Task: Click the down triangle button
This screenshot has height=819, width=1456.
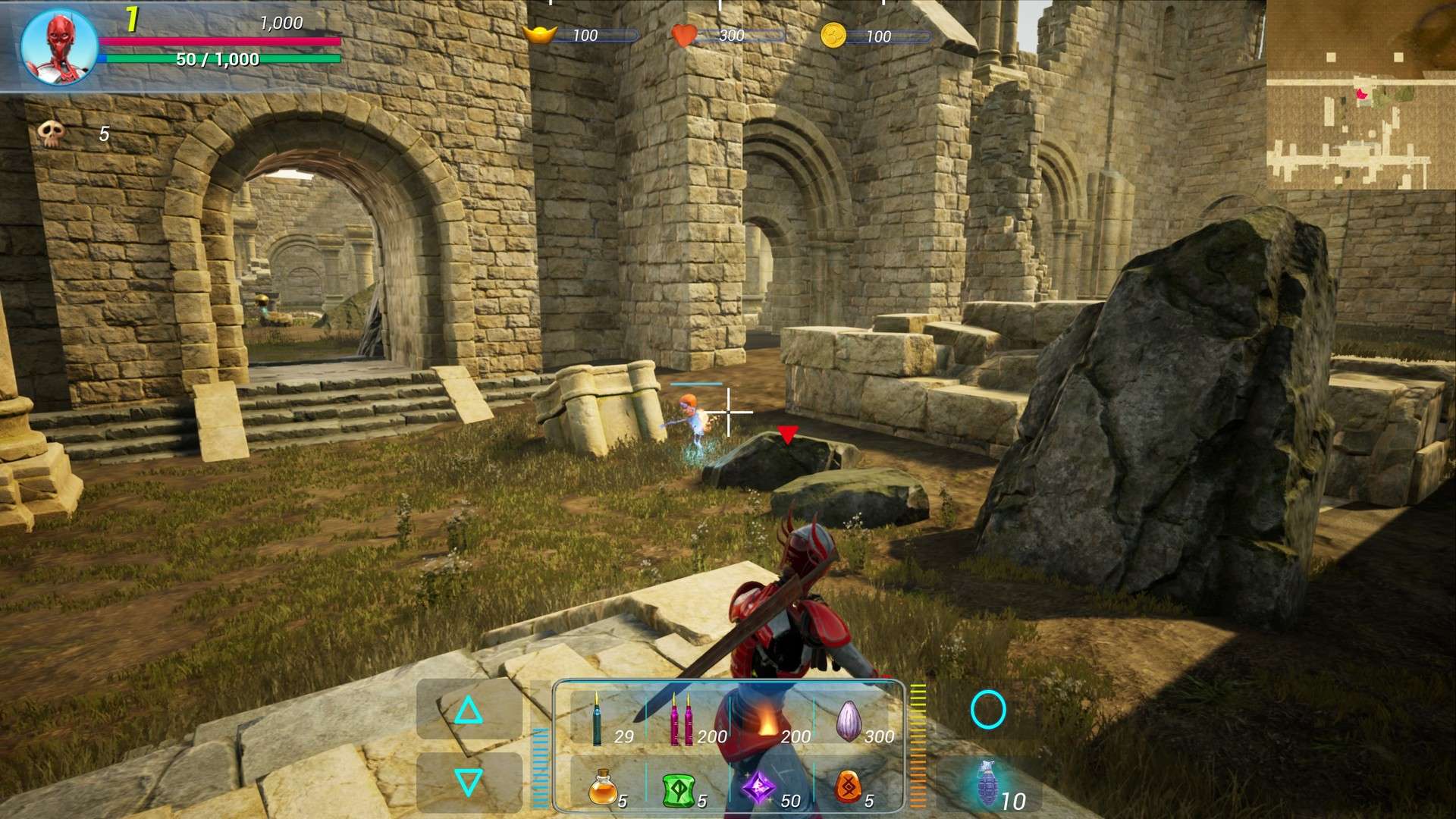Action: (x=468, y=782)
